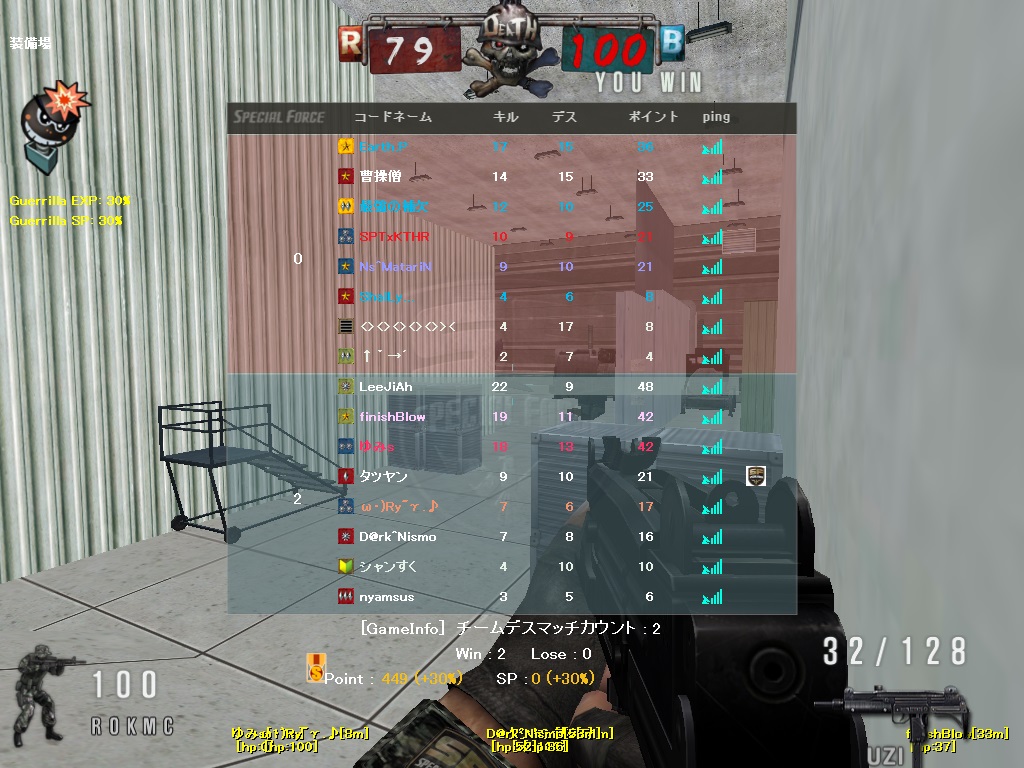Click the キル column header

(x=506, y=117)
